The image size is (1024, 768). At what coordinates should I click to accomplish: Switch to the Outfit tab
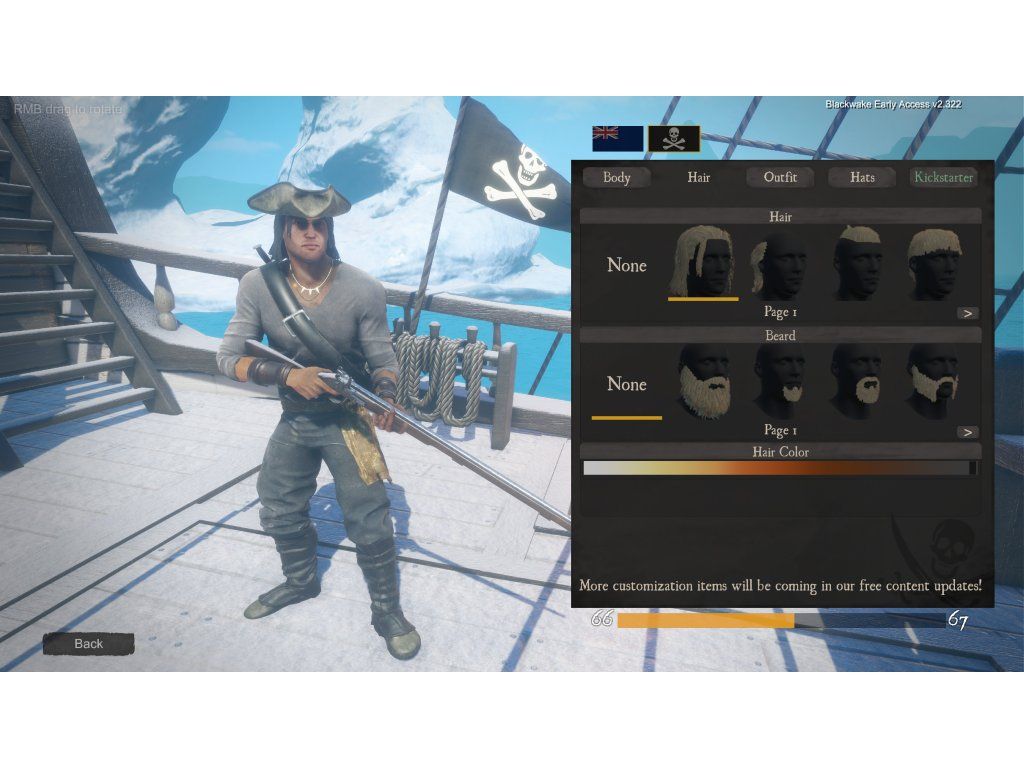(x=780, y=178)
